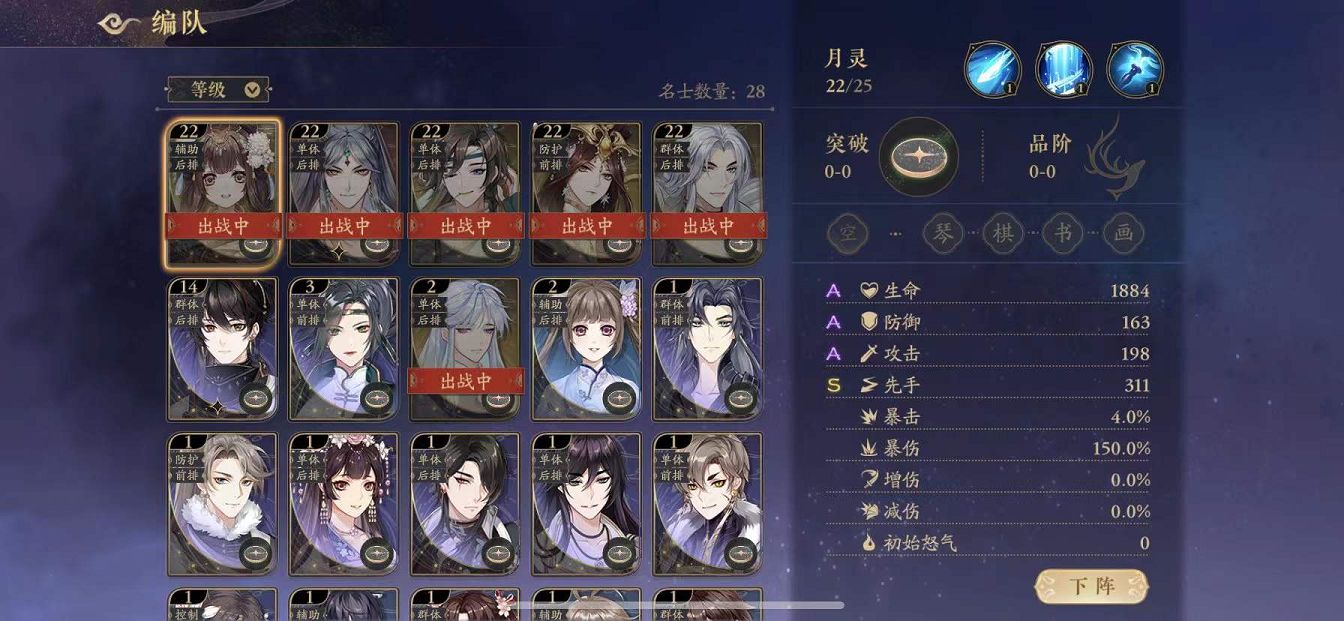Select the 画 node
The image size is (1344, 621).
click(x=1124, y=234)
